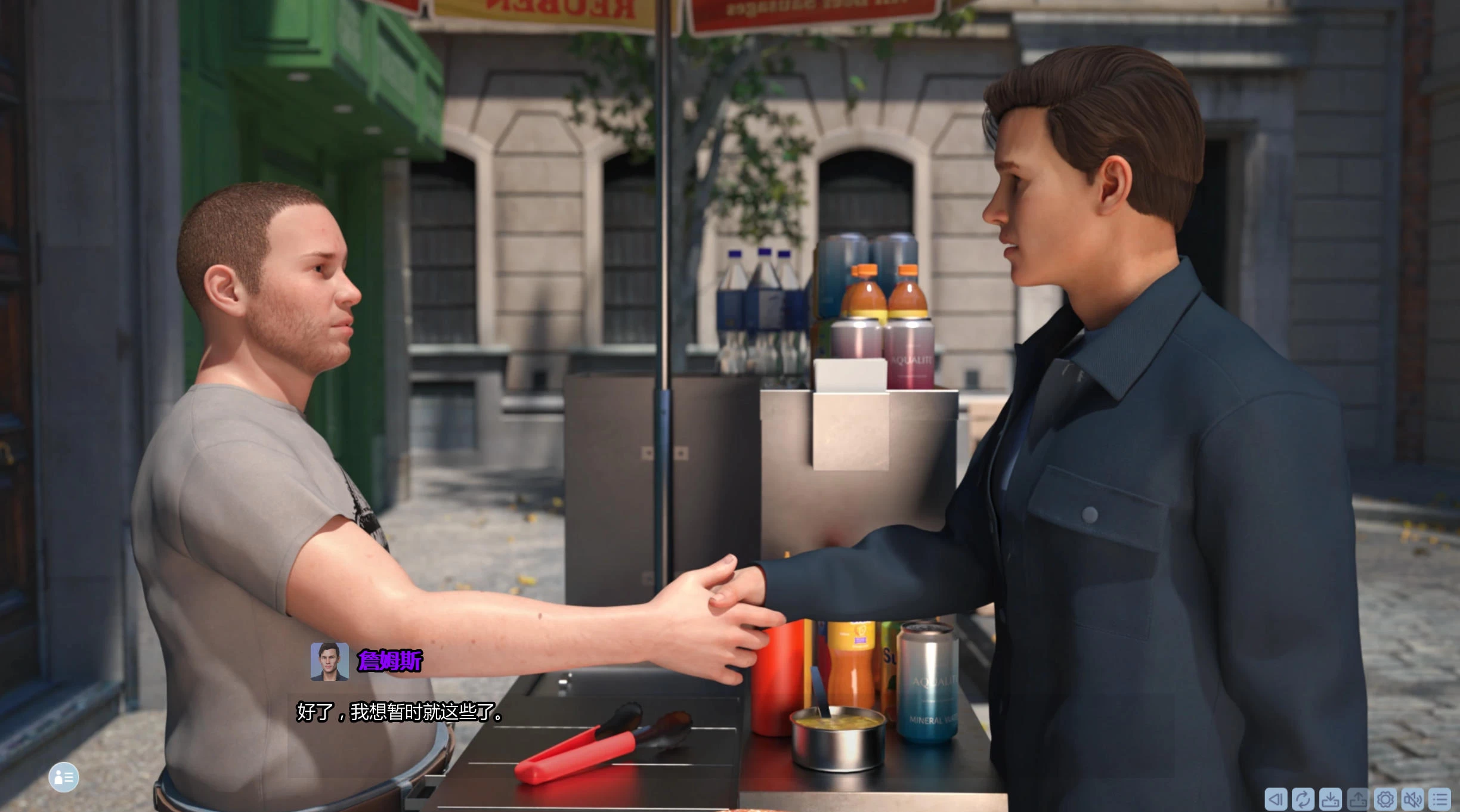Open the save game menu (download-tray icon)
1460x812 pixels.
[x=1330, y=799]
